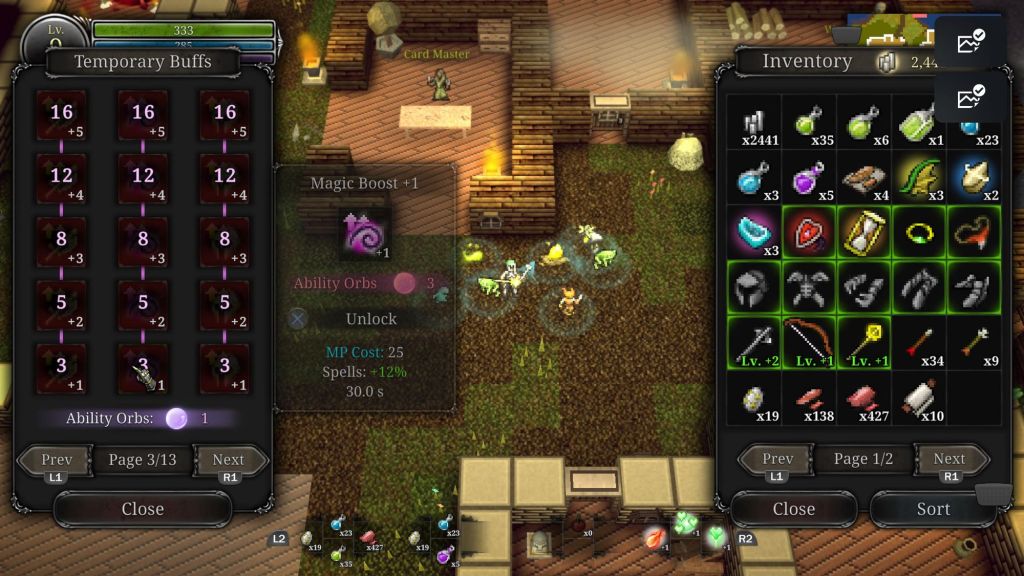Select the green potion stack x35

point(808,124)
